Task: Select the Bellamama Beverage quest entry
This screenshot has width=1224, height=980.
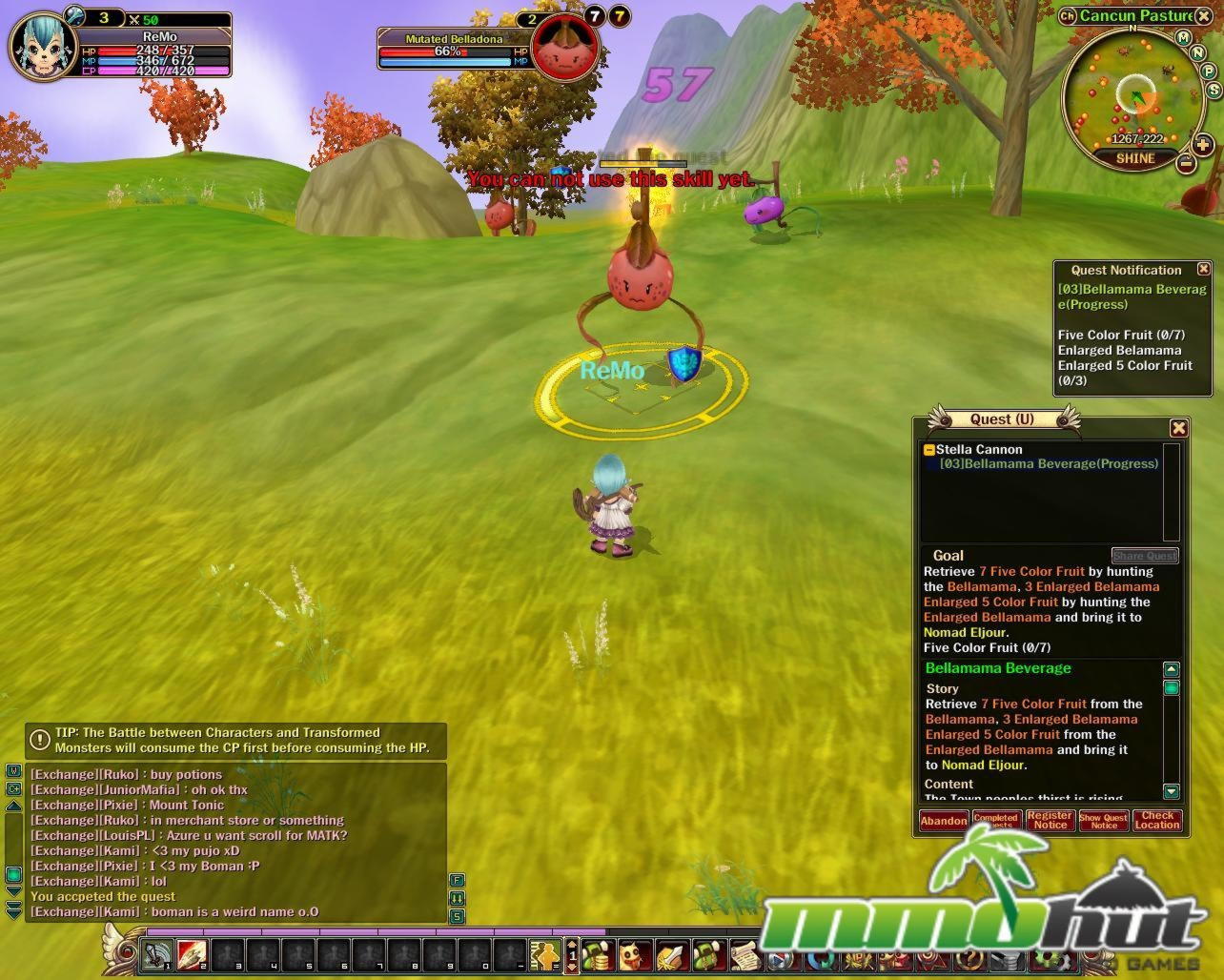Action: [1049, 464]
